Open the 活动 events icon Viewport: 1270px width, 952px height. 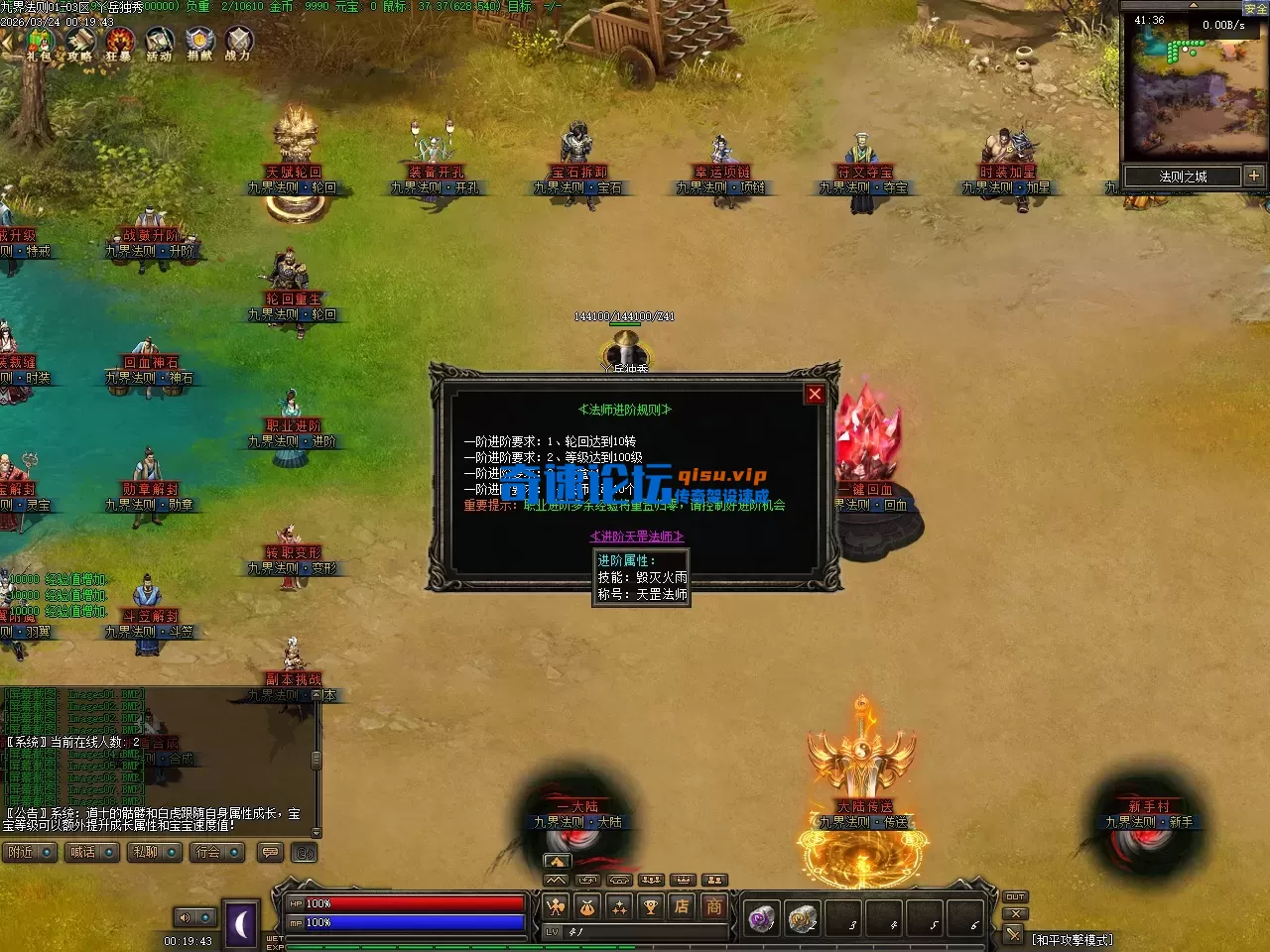pos(159,44)
